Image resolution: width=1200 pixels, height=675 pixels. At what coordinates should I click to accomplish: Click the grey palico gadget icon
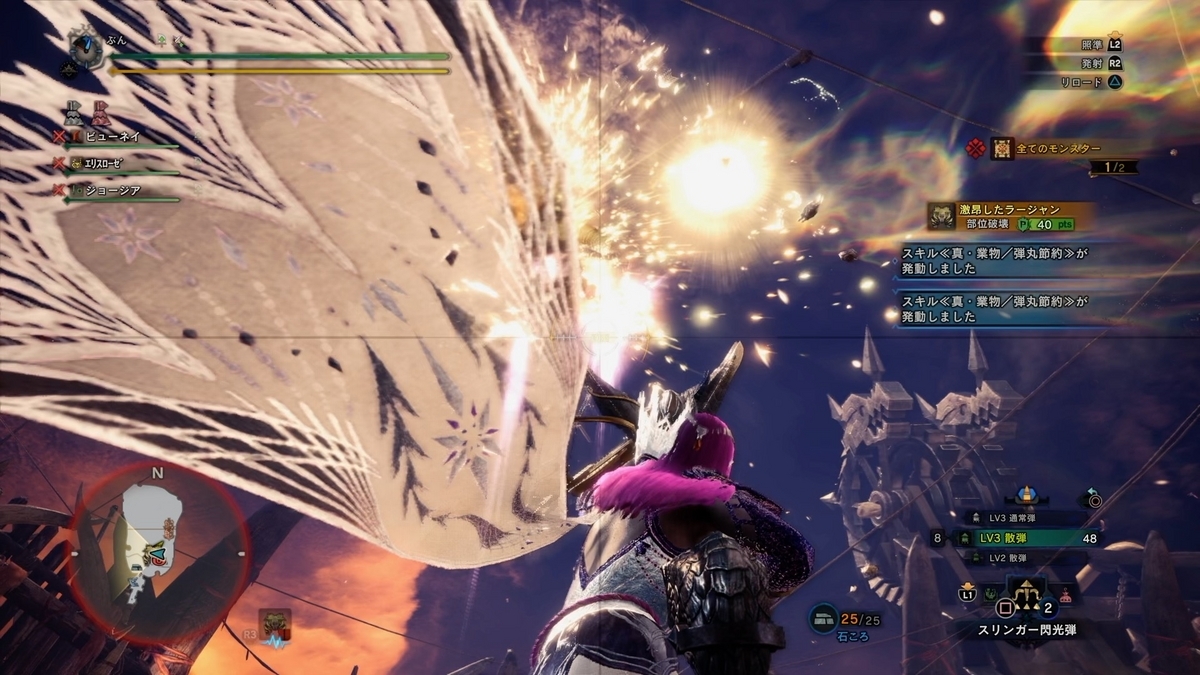coord(74,113)
